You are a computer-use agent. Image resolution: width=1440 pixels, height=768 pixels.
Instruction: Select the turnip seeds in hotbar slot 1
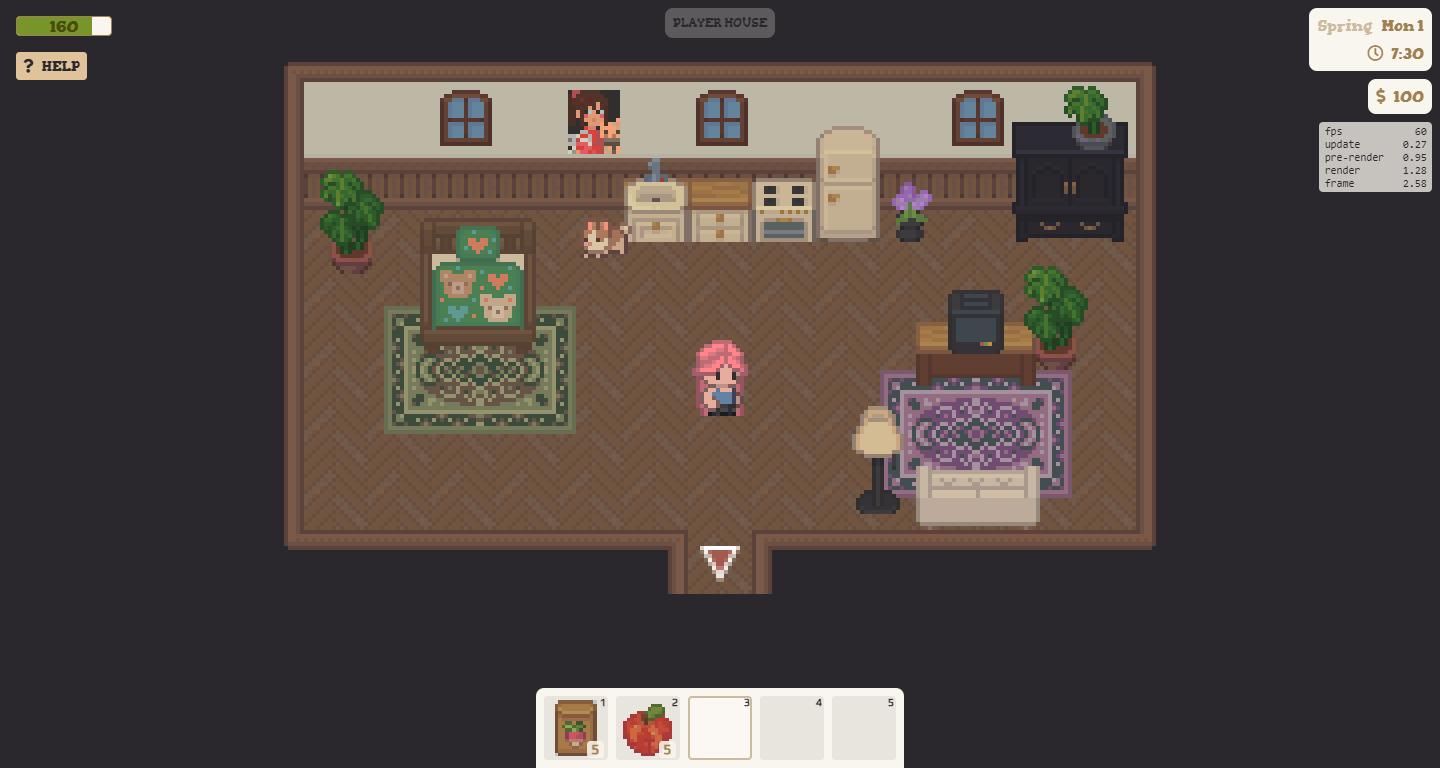click(575, 728)
